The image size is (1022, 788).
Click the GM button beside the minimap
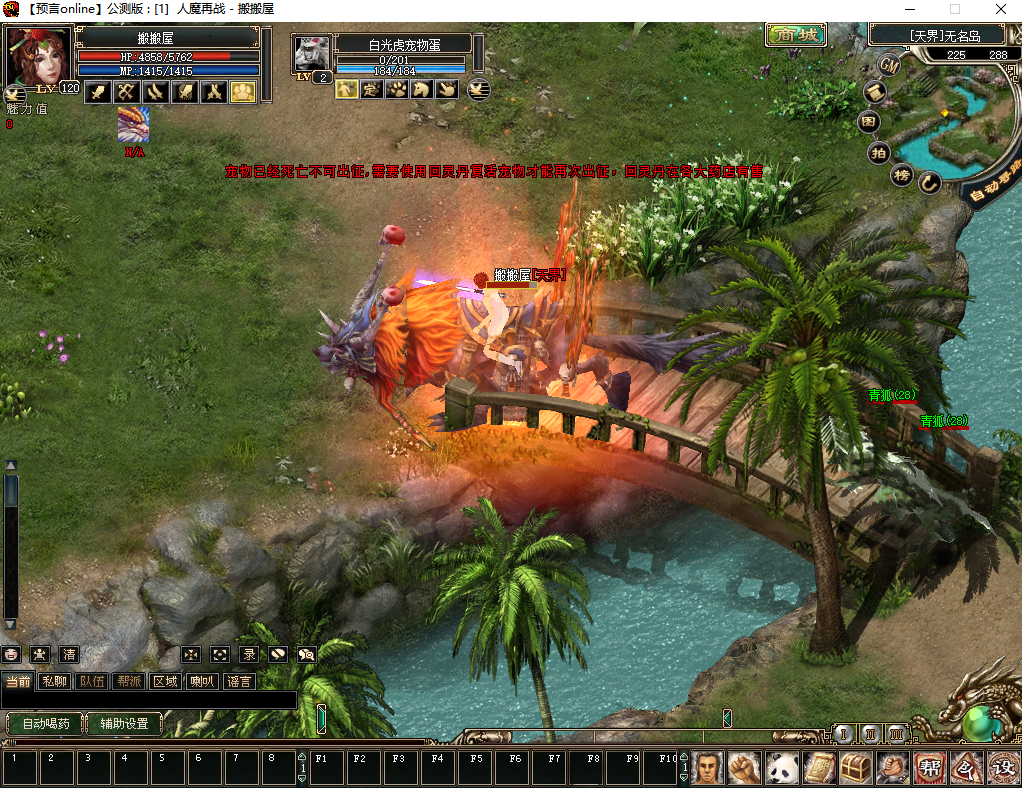888,65
